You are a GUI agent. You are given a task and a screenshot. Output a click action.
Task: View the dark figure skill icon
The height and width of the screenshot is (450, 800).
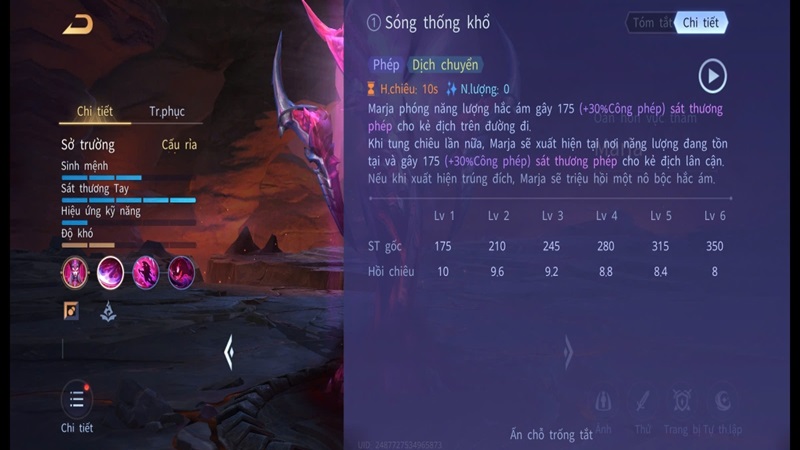pyautogui.click(x=145, y=270)
